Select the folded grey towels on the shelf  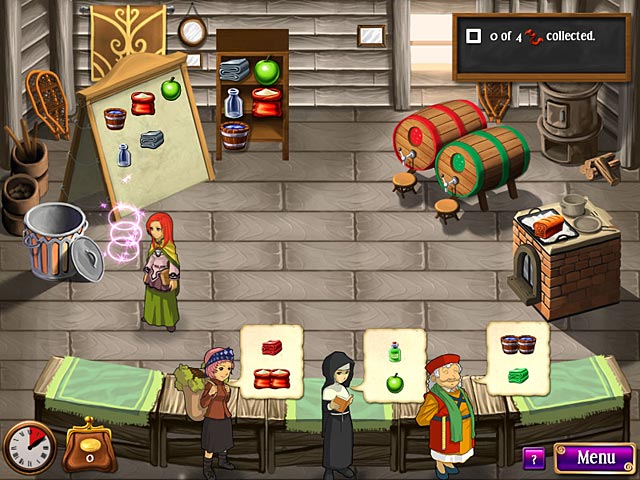click(x=234, y=69)
